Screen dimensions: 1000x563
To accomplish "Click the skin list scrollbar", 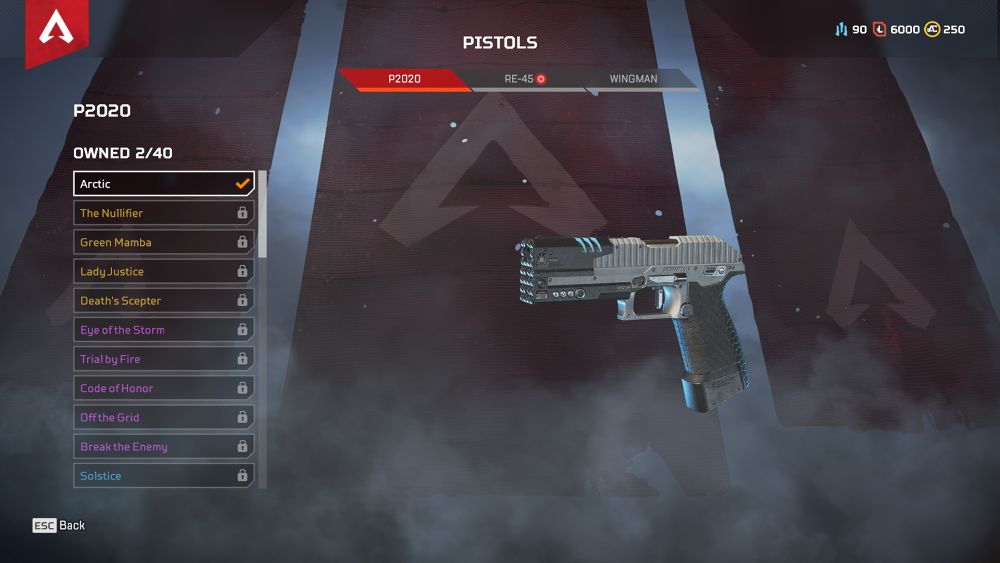I will tap(263, 214).
